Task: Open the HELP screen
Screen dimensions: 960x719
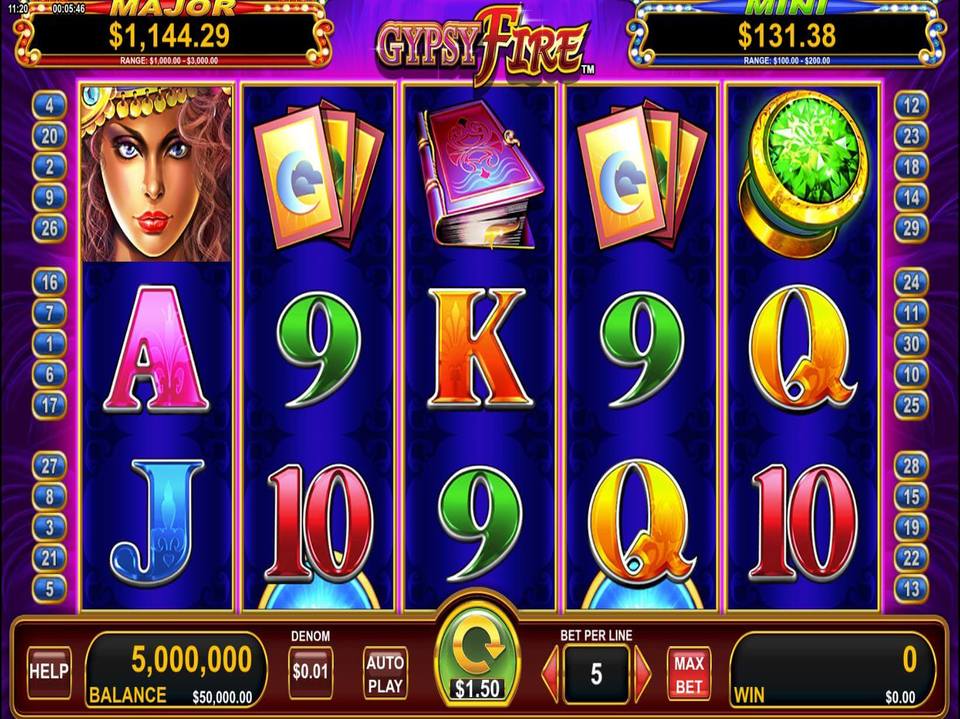Action: pos(49,672)
